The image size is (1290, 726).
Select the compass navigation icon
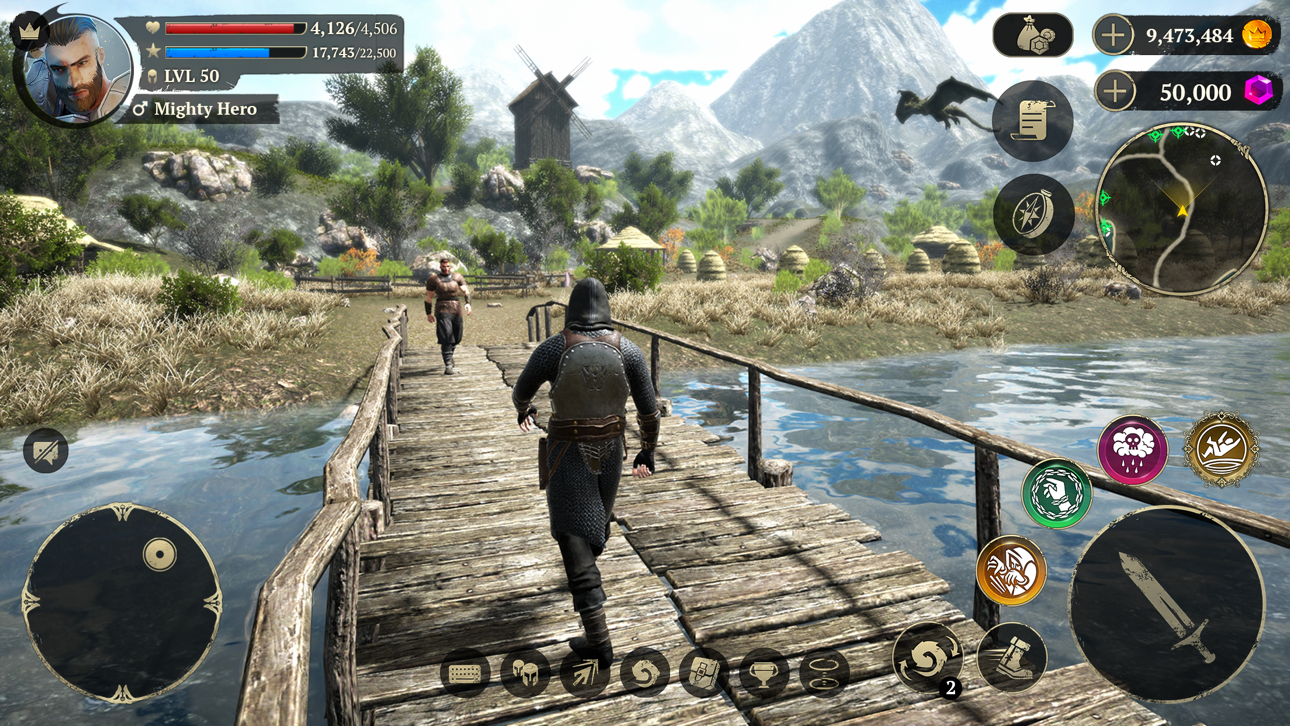click(x=1032, y=212)
